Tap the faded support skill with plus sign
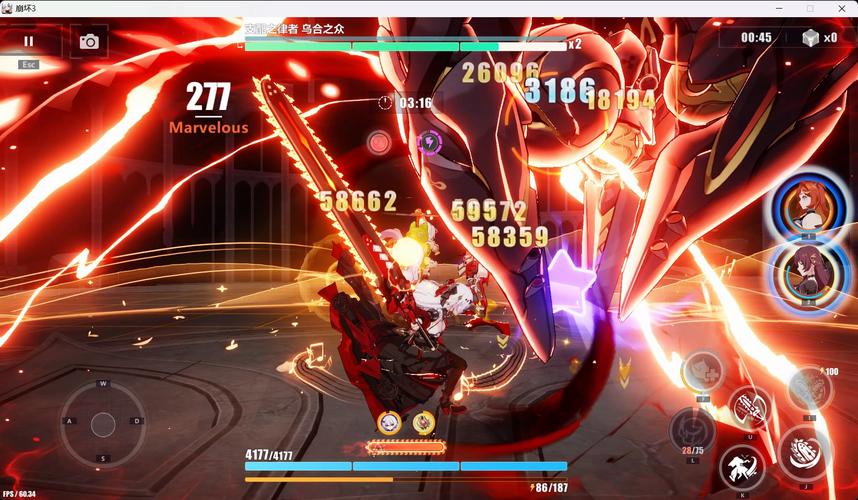 point(703,371)
